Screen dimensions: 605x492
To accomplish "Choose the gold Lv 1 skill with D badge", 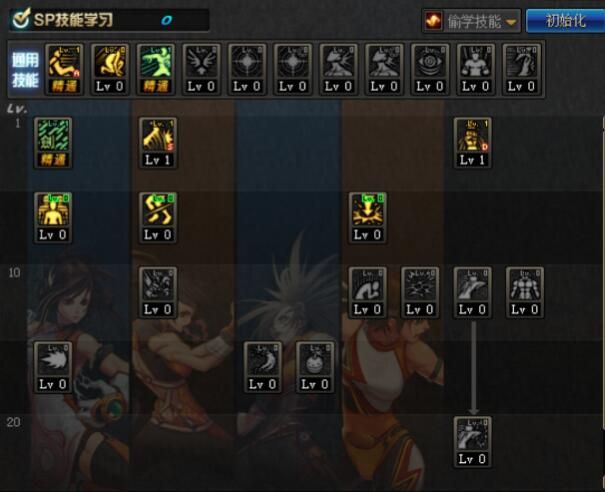I will click(x=472, y=136).
